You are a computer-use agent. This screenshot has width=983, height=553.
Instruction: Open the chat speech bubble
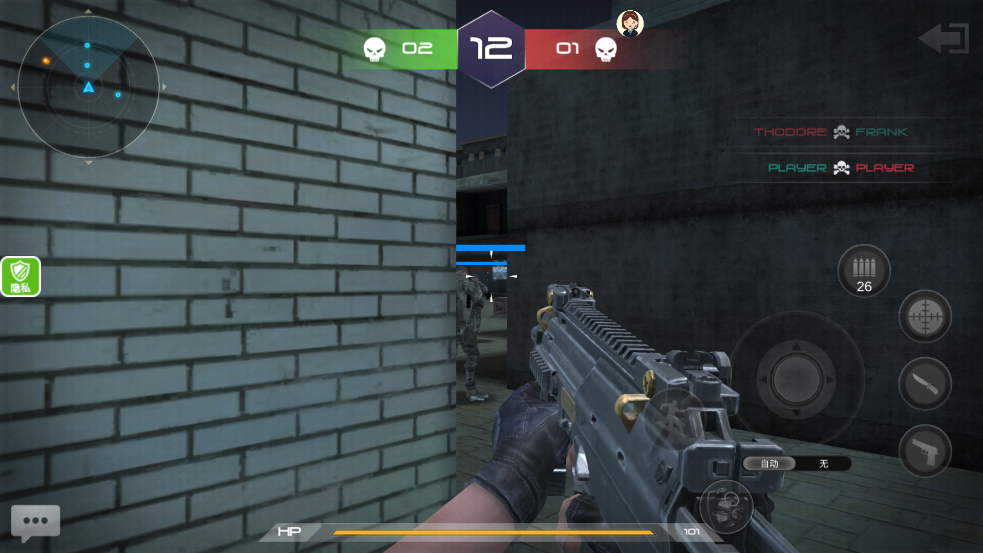click(36, 521)
